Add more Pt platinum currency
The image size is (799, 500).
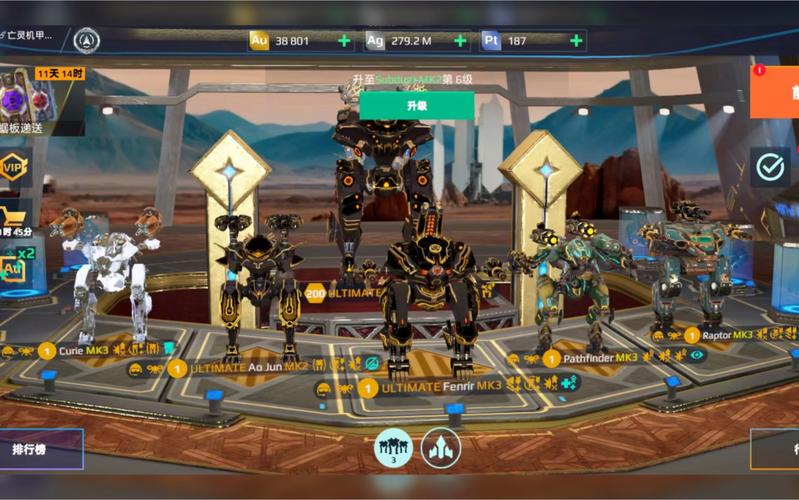point(576,41)
